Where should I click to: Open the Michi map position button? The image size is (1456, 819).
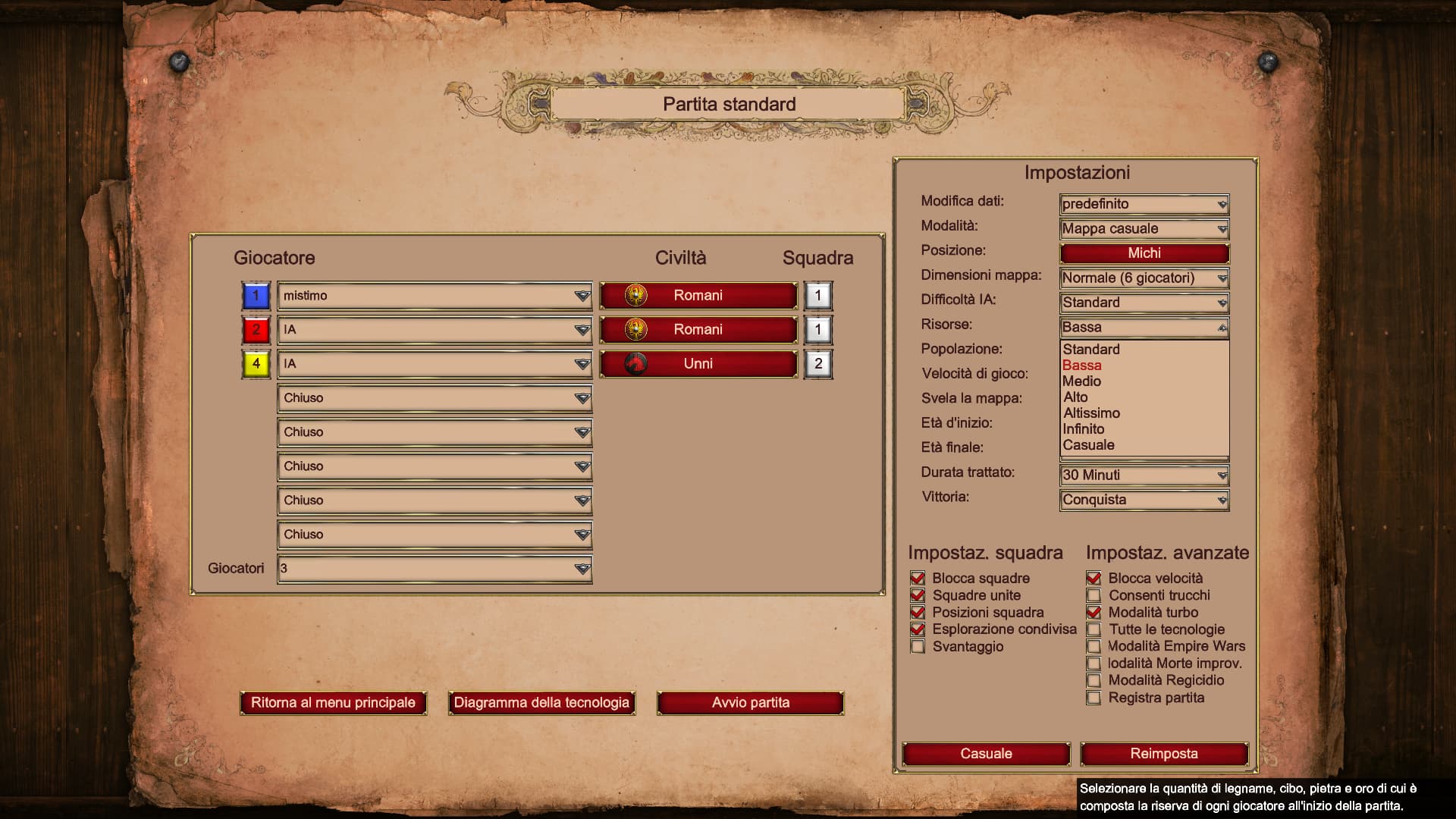point(1144,253)
